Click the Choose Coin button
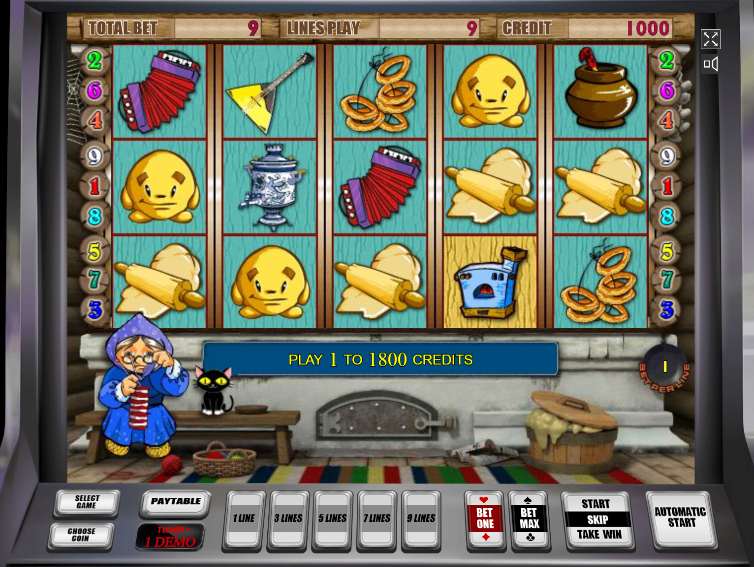This screenshot has width=754, height=567. [81, 535]
